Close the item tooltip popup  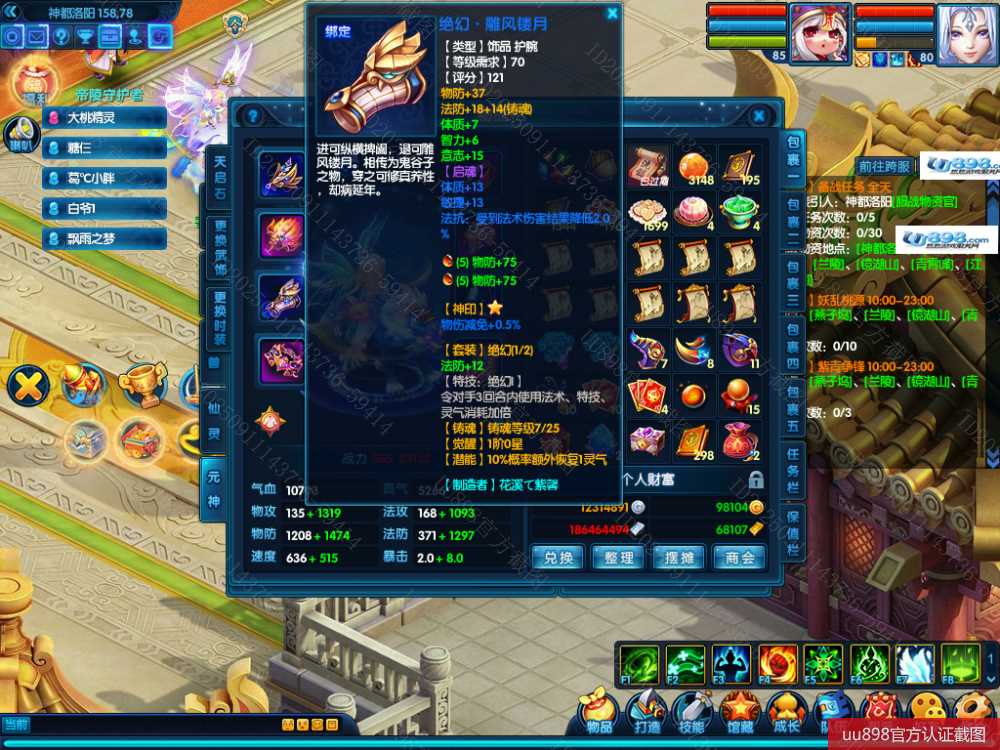(x=612, y=13)
